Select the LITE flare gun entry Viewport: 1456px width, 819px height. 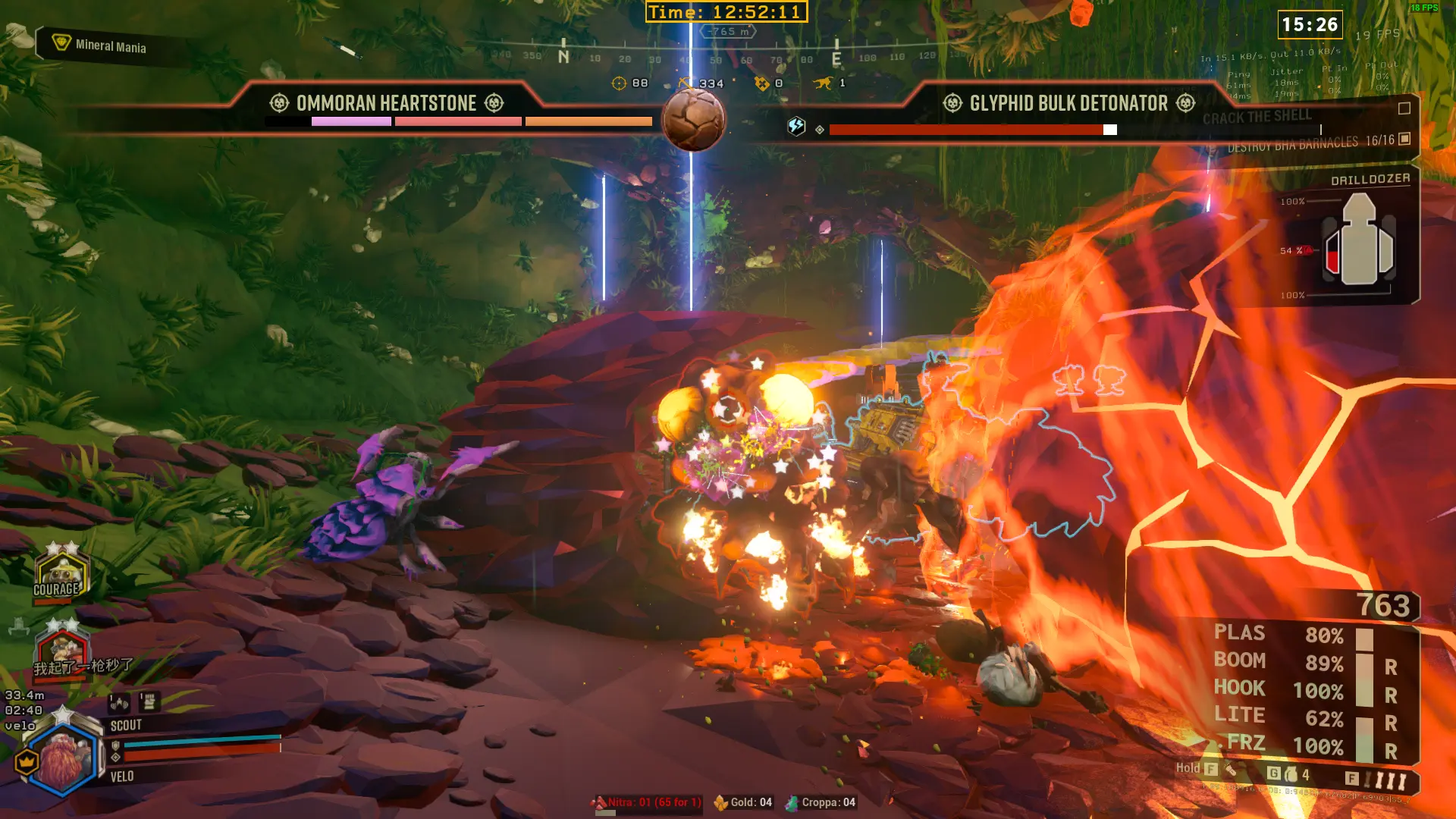[x=1239, y=715]
